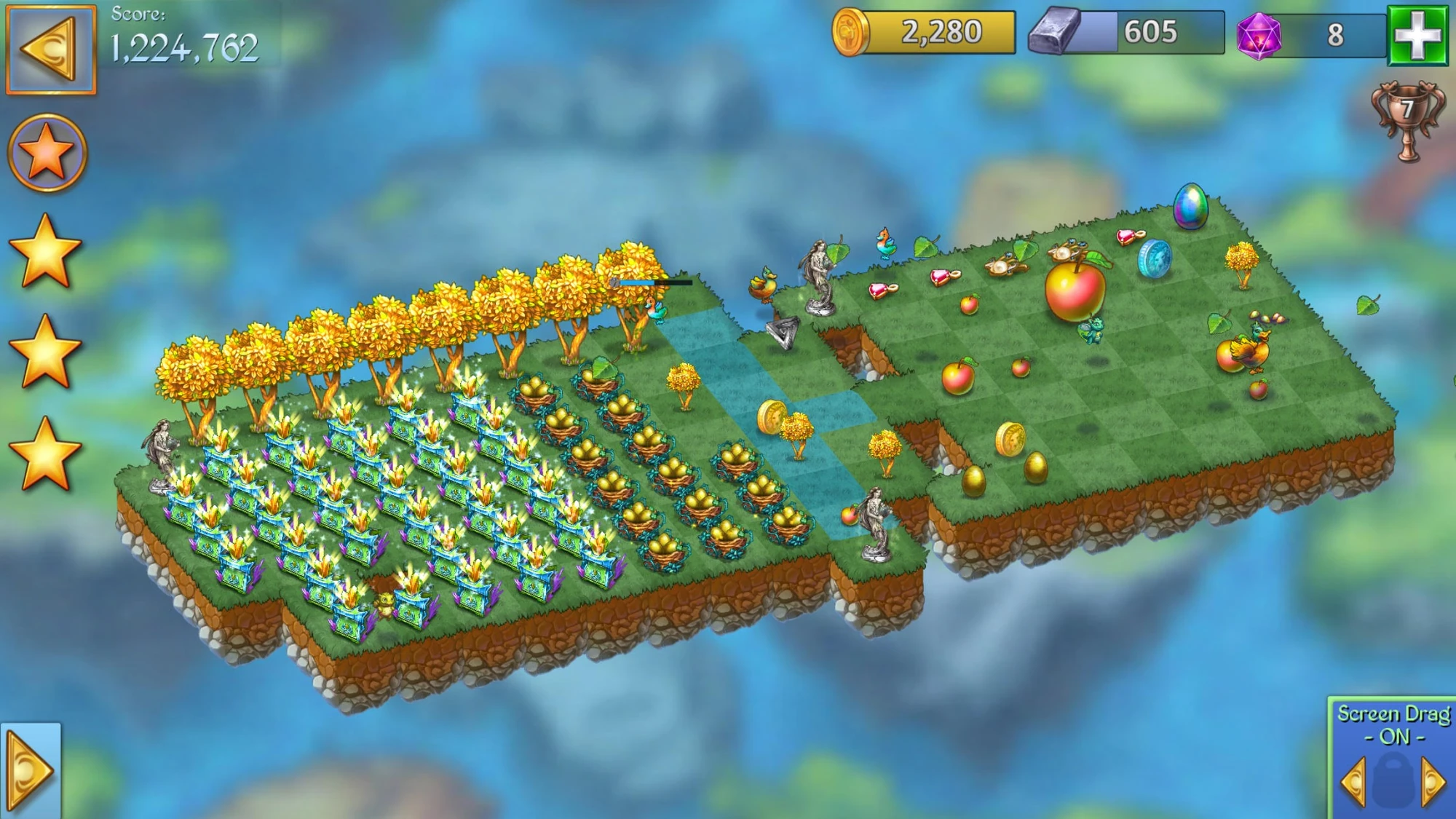
Task: Click the lock icon in Screen Drag panel
Action: point(1395,779)
